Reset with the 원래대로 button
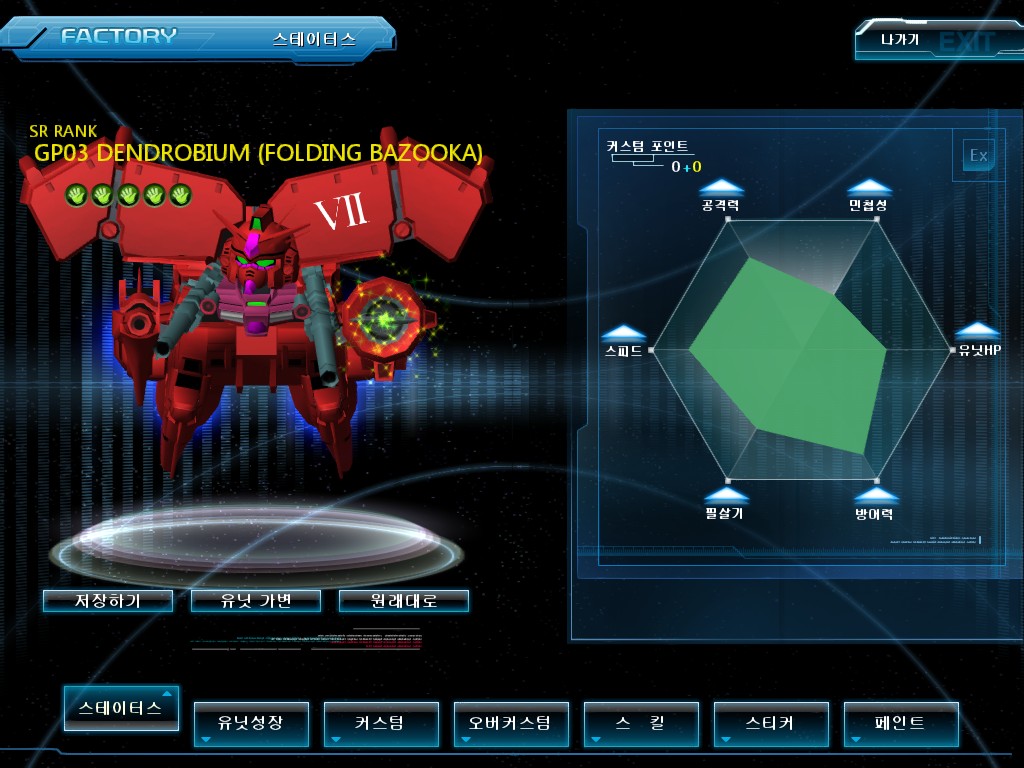This screenshot has height=768, width=1024. [404, 601]
